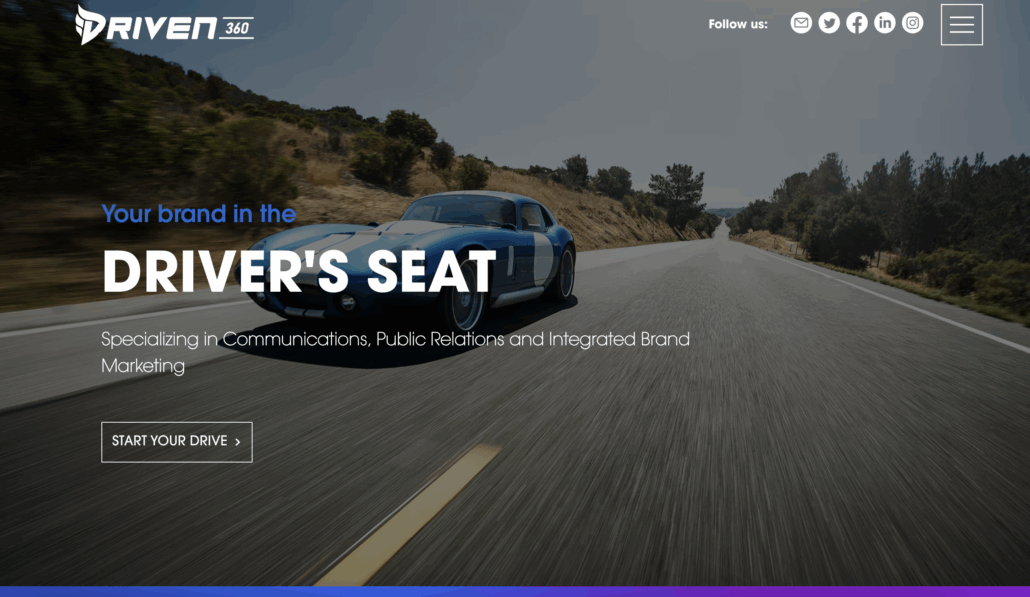1030x597 pixels.
Task: Click the Driven 360 logo
Action: point(164,25)
